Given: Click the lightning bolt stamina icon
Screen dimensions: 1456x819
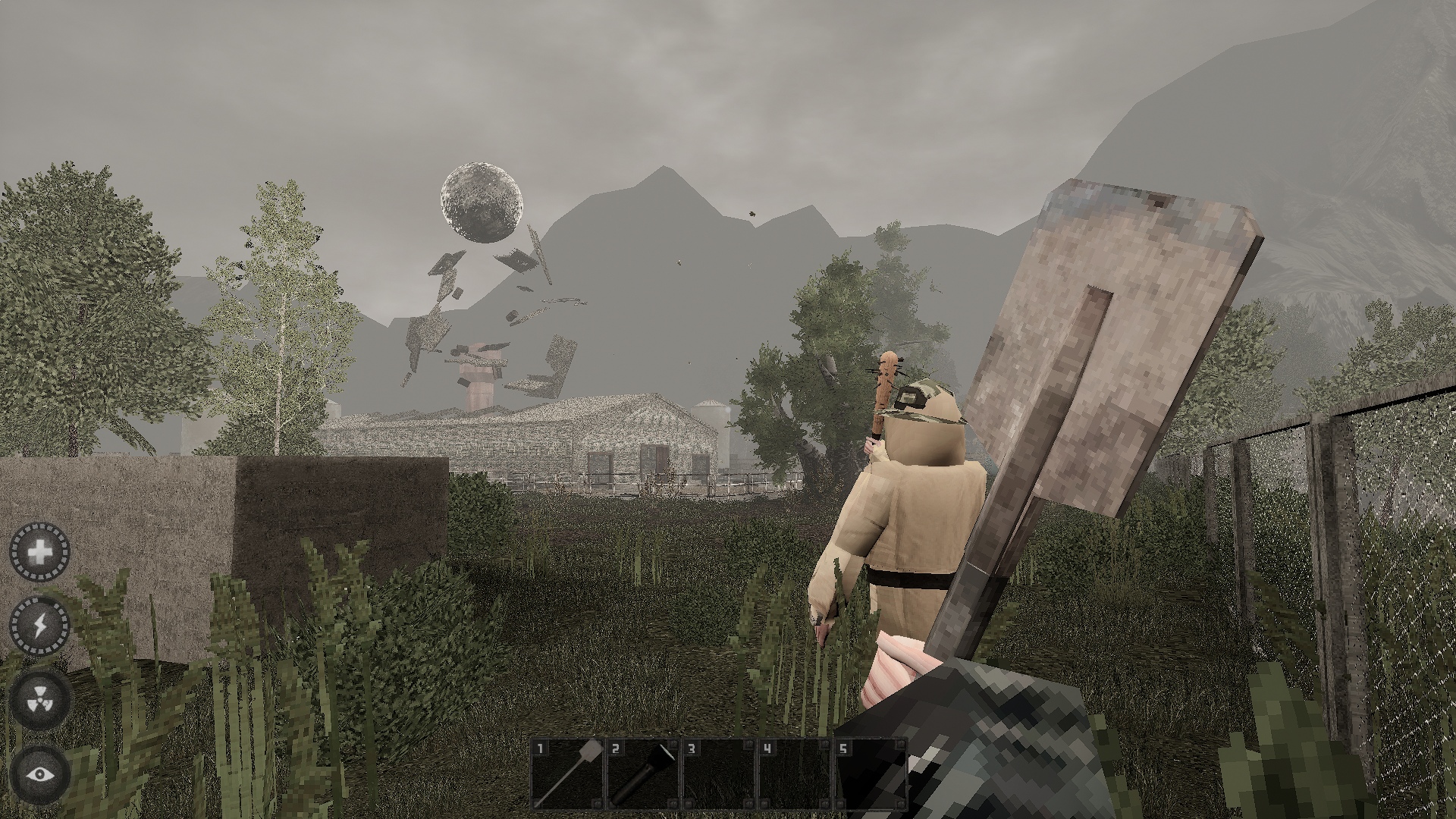Looking at the screenshot, I should [39, 626].
